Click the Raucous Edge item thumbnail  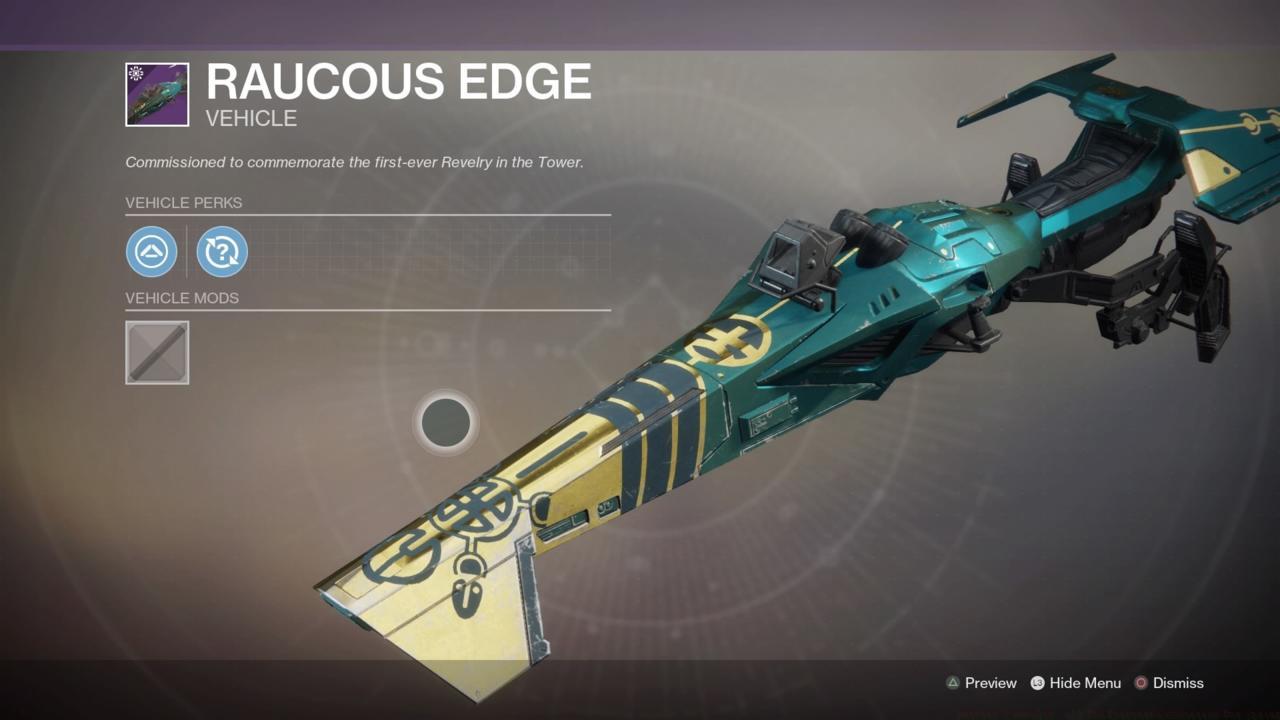[156, 93]
